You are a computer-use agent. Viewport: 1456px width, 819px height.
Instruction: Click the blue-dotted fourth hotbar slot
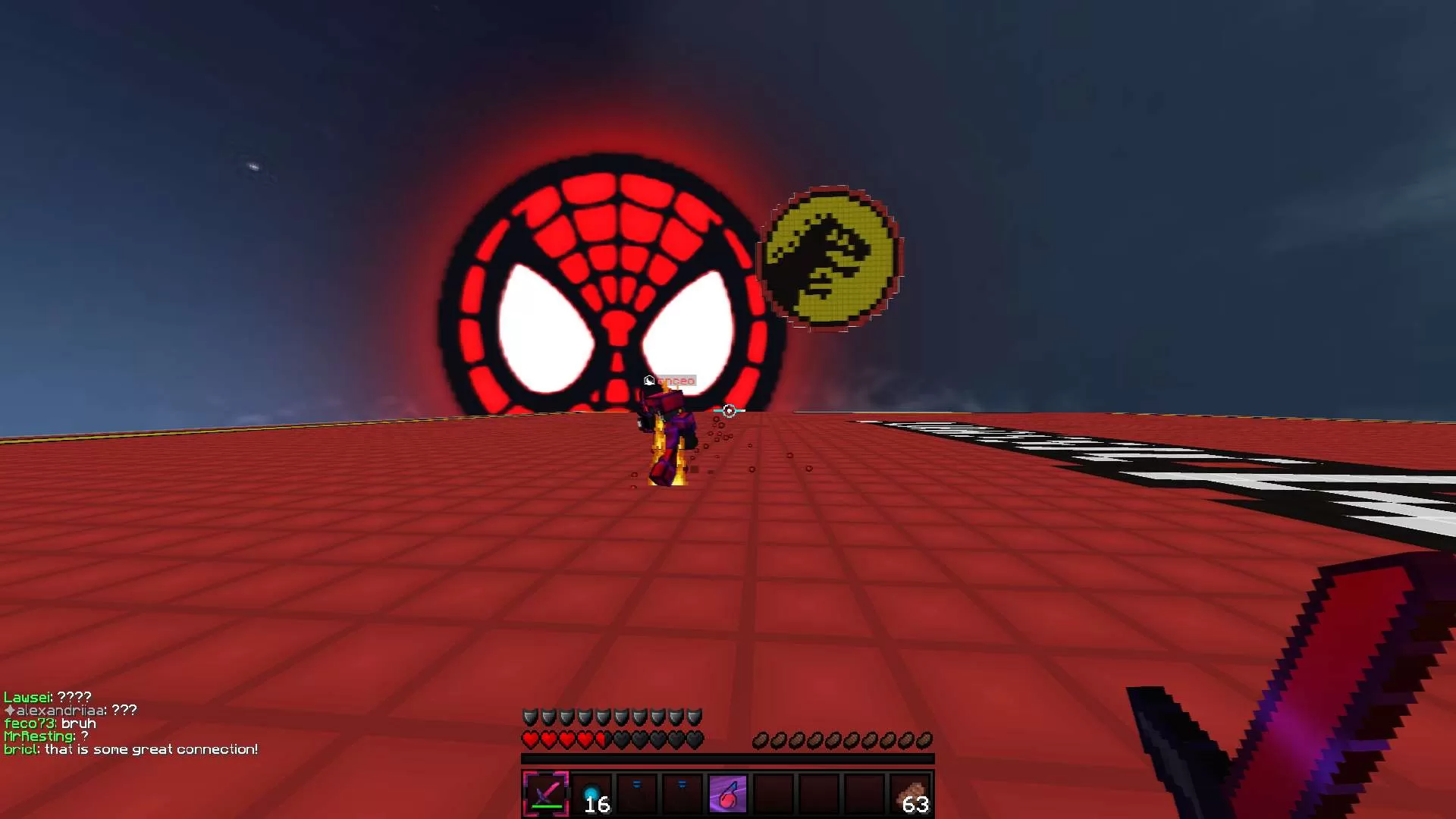coord(682,792)
